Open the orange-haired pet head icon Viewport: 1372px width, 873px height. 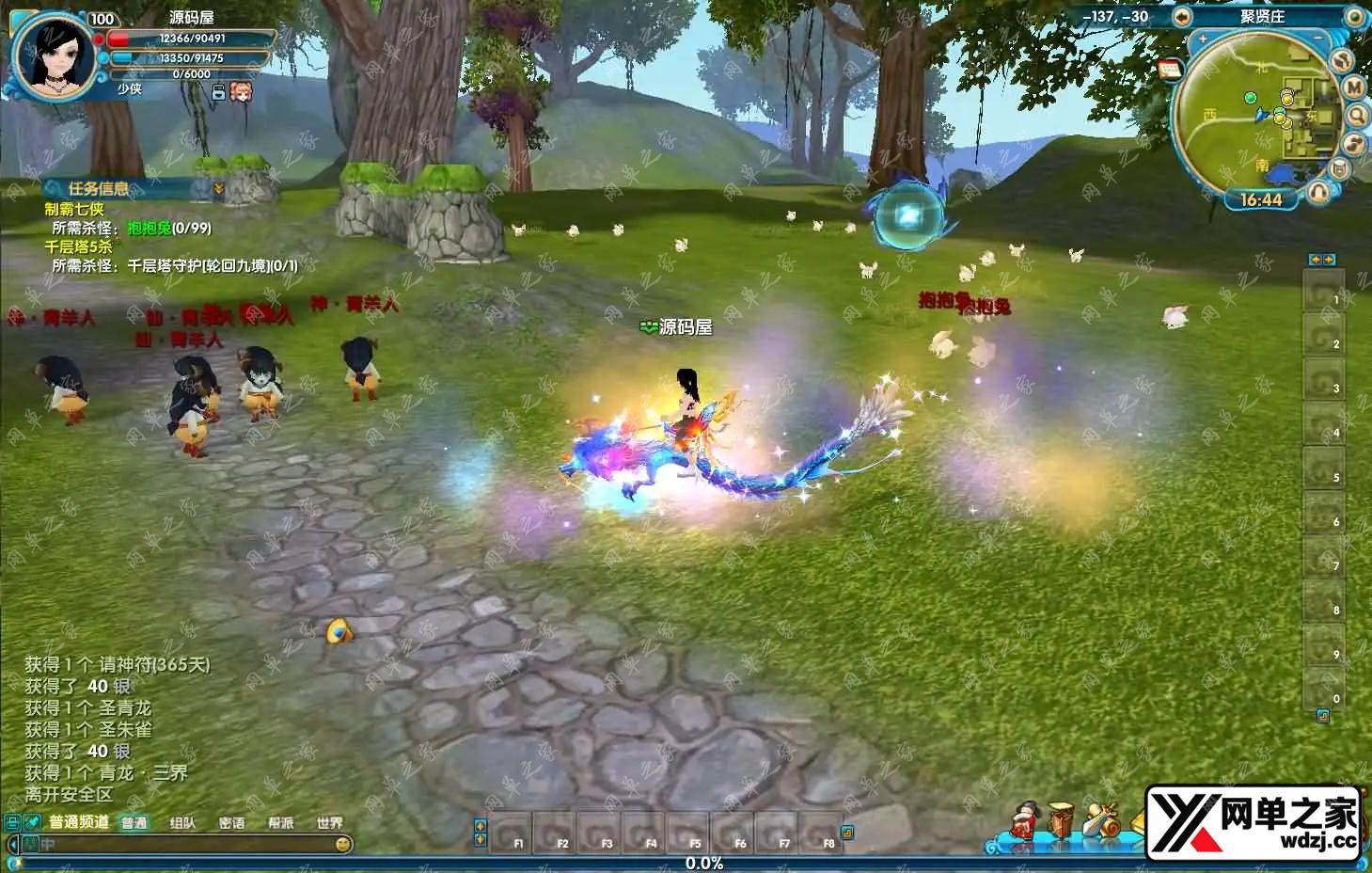point(241,91)
